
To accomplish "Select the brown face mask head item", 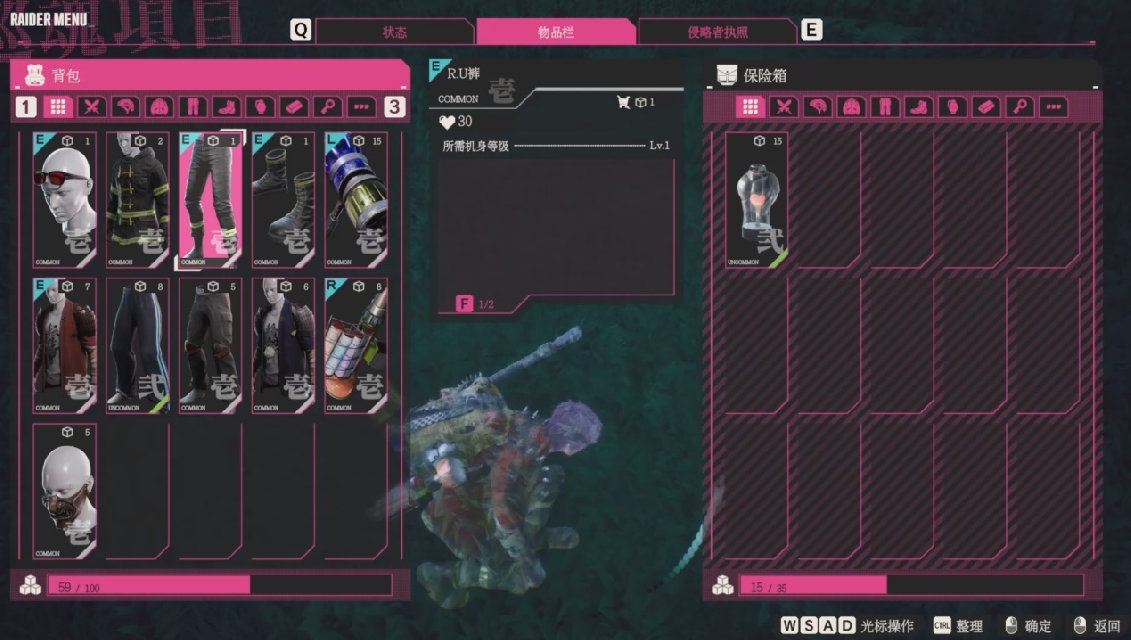I will (x=65, y=490).
